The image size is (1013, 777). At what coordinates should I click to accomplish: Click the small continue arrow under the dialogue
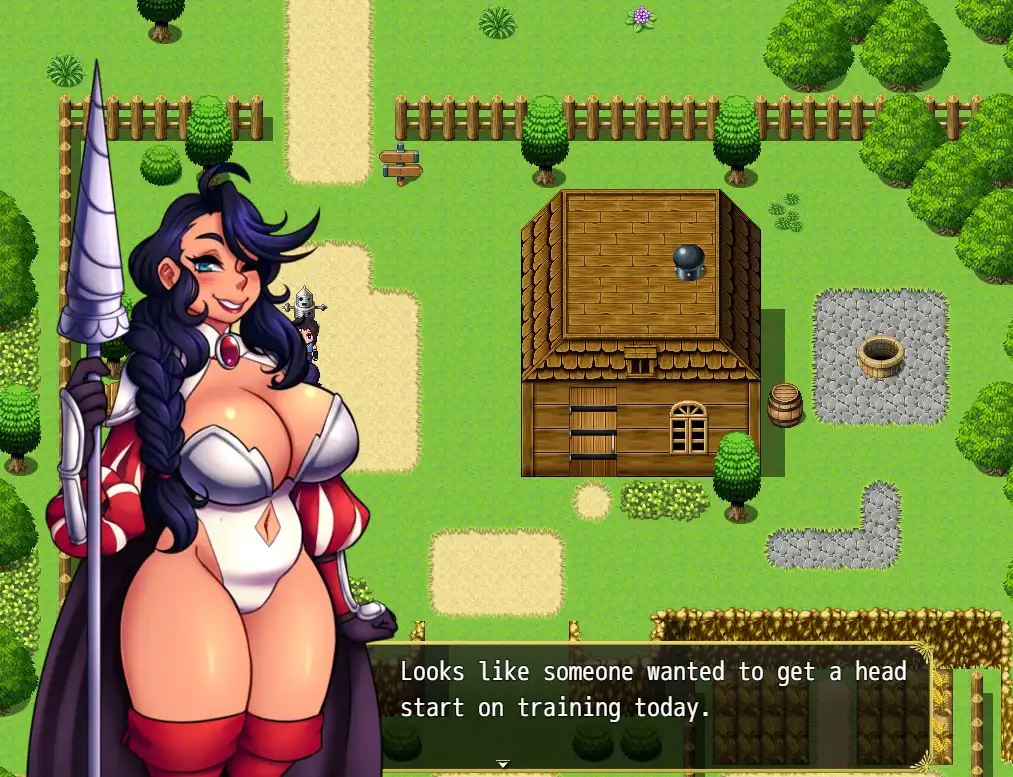click(503, 763)
